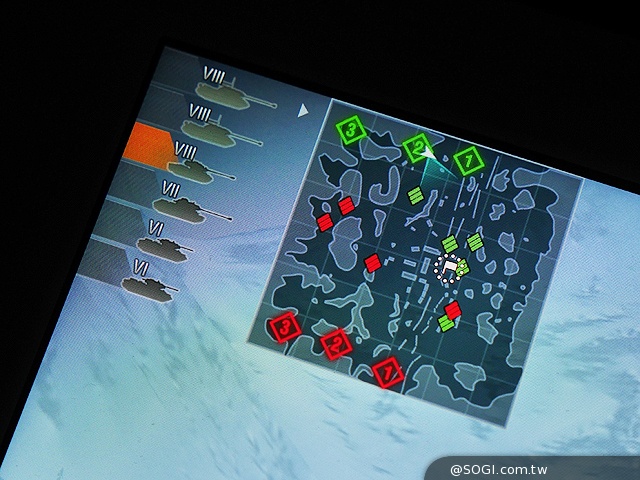
Task: Click red base marker 2 on the minimap
Action: coord(335,344)
